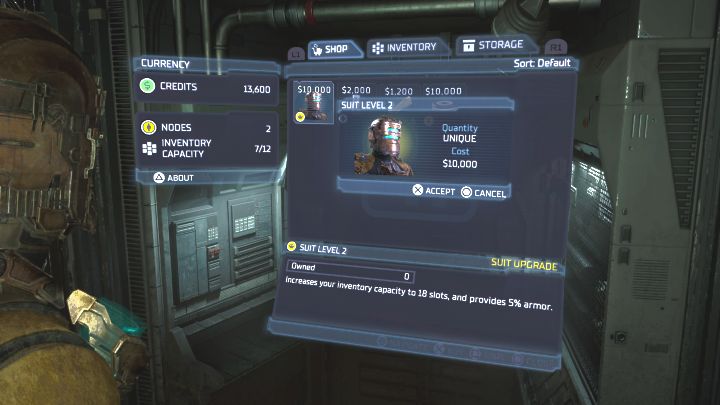Cancel the suit purchase dialog
The height and width of the screenshot is (405, 720).
pyautogui.click(x=484, y=191)
